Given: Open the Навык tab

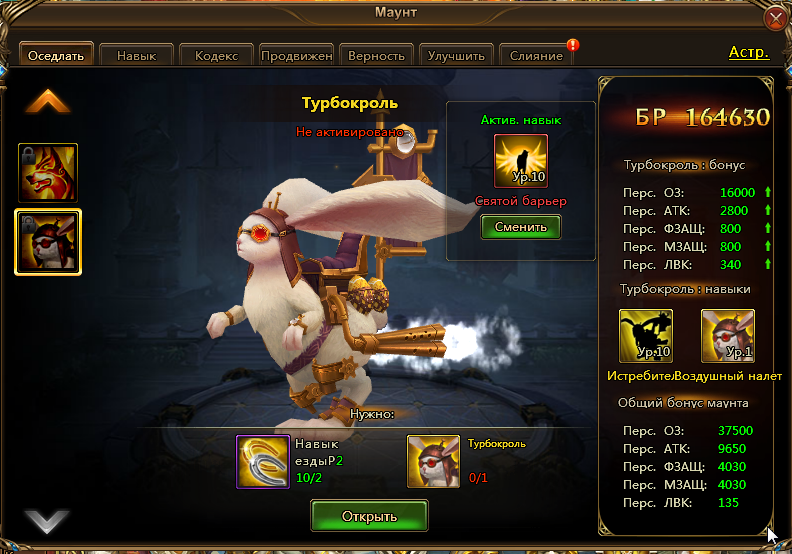Looking at the screenshot, I should (136, 56).
